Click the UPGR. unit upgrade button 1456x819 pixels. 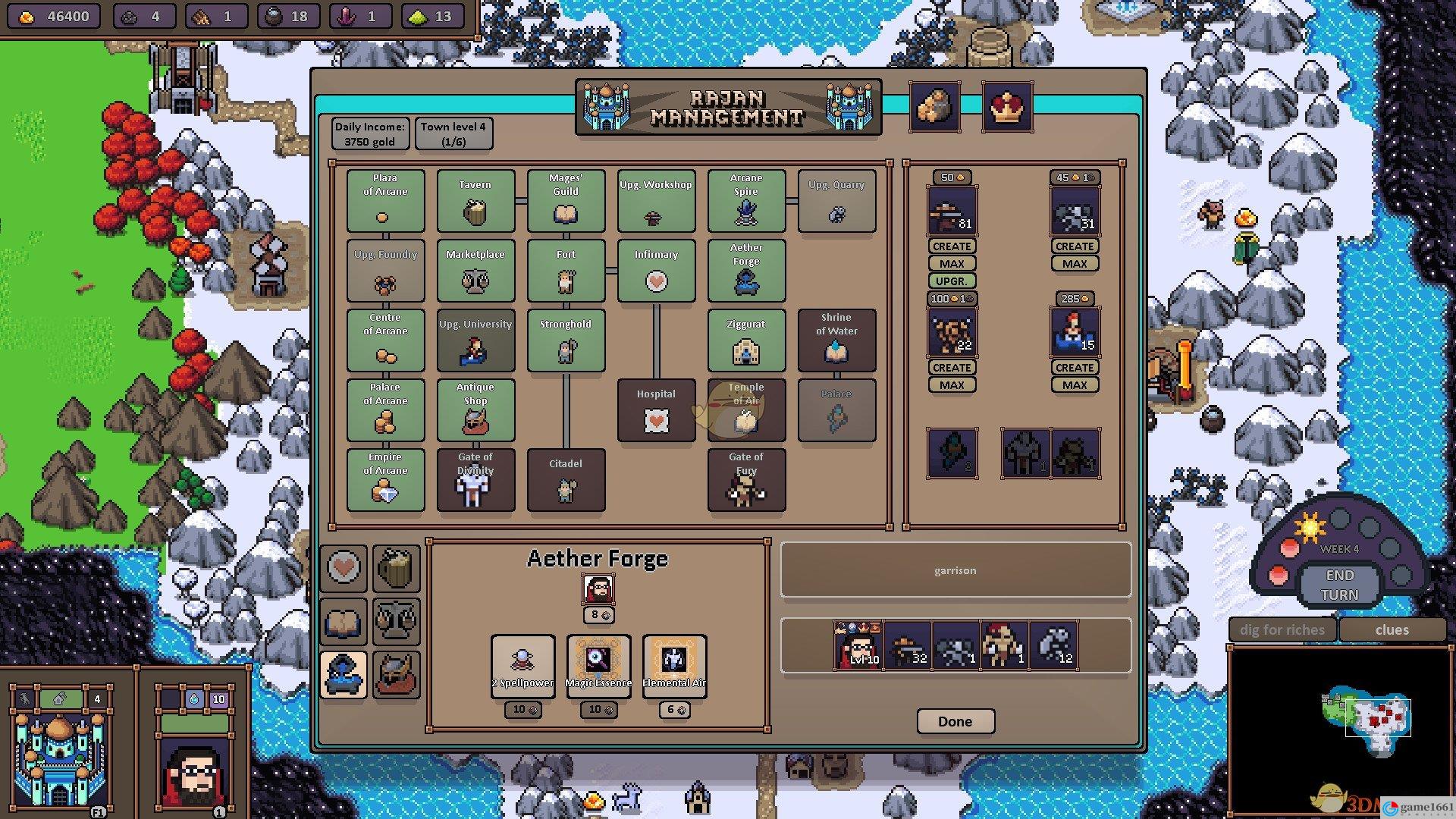click(952, 281)
